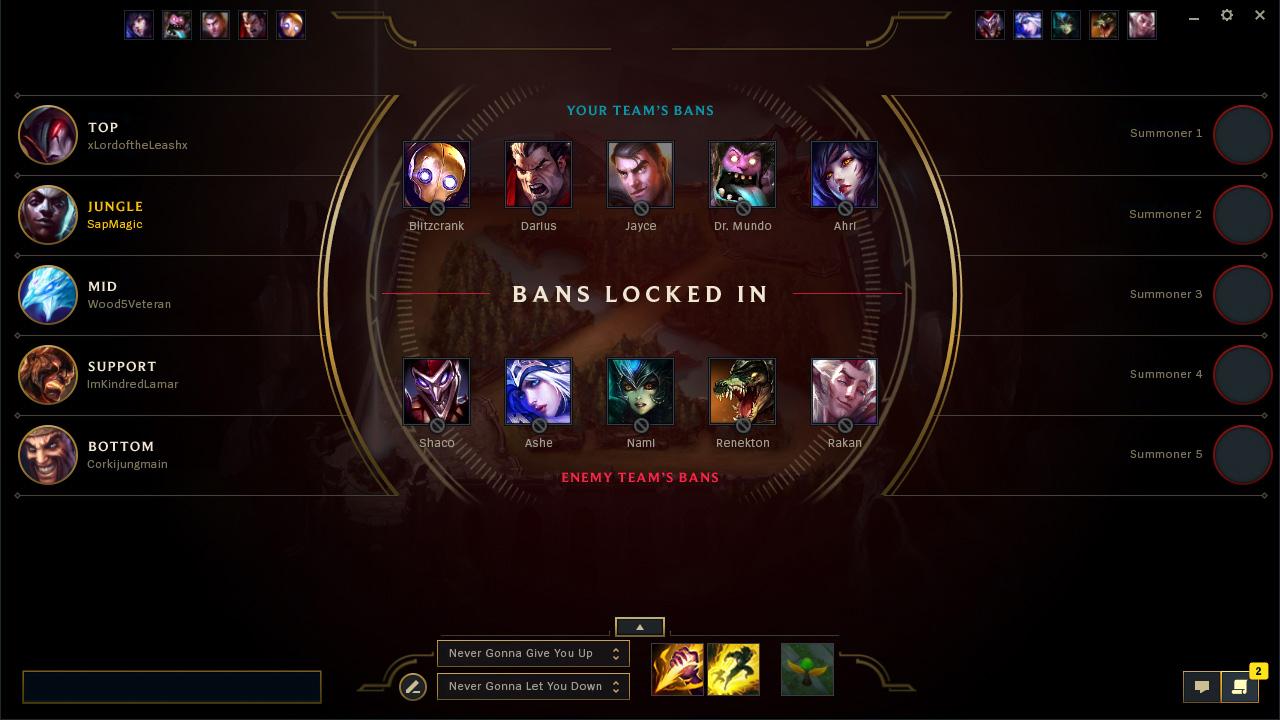Open the Never Gonna Give You Up rune dropdown
Screen dimensions: 1280x720
(533, 653)
